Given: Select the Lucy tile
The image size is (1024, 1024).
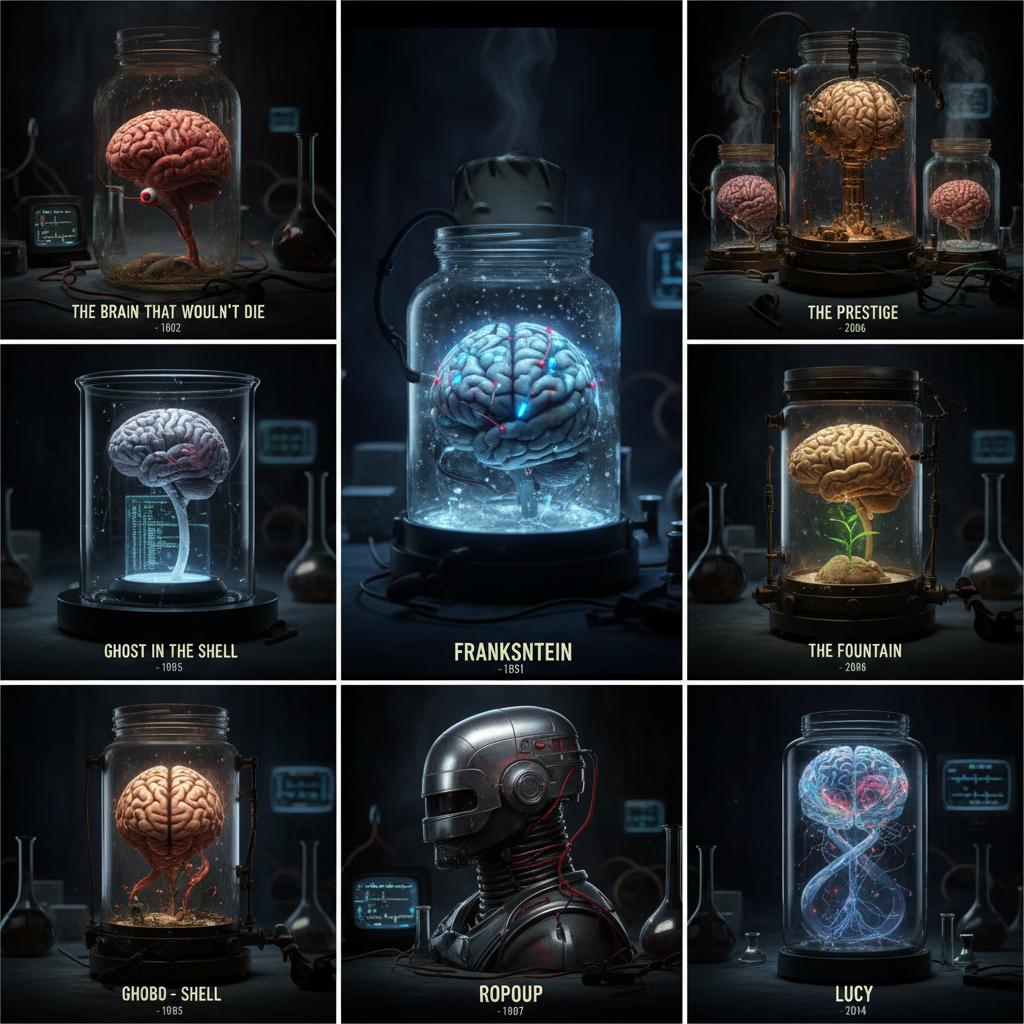Looking at the screenshot, I should pos(854,852).
